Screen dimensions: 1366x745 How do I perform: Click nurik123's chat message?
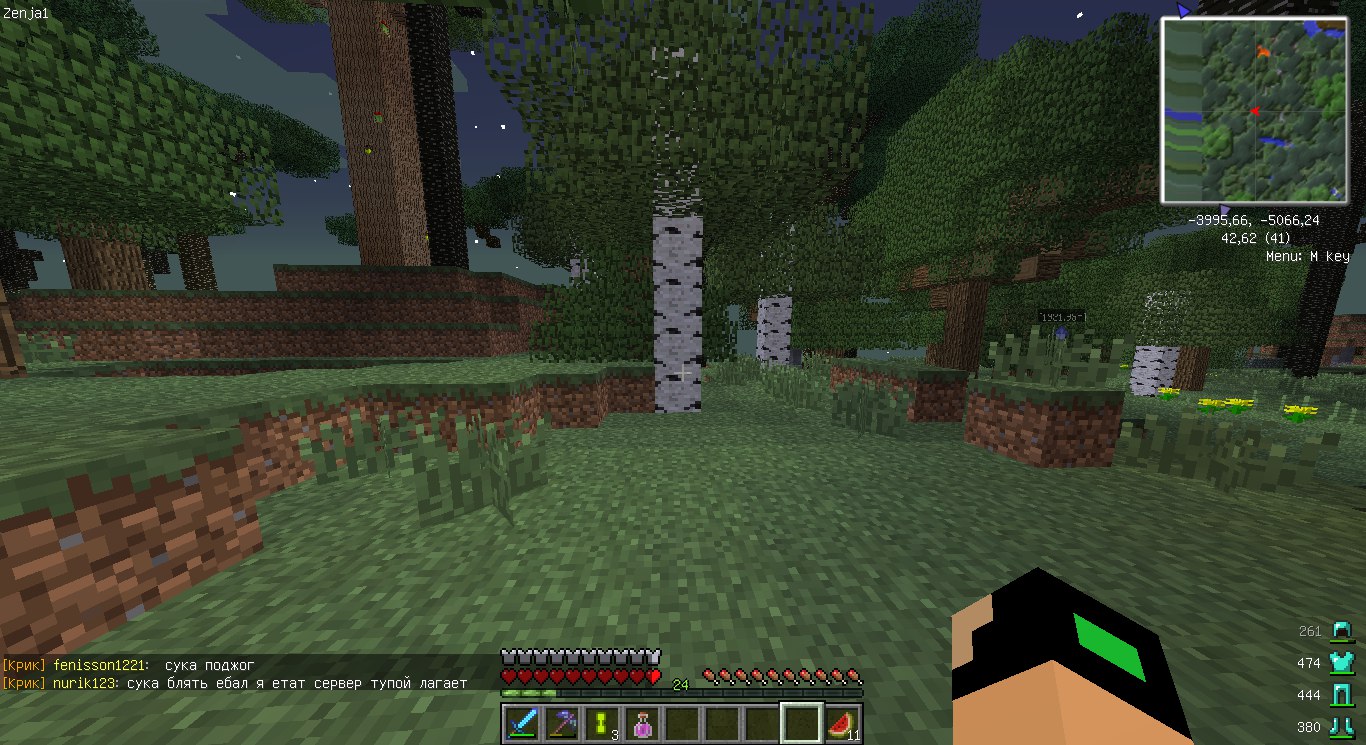coord(296,683)
